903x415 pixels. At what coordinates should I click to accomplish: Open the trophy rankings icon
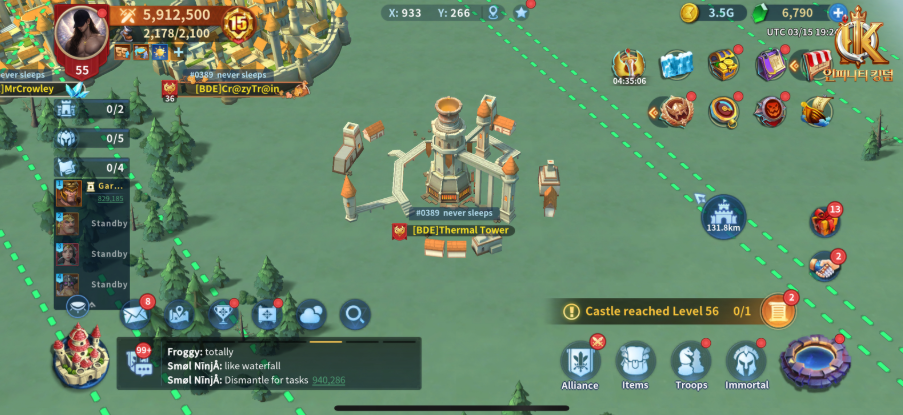pos(224,315)
